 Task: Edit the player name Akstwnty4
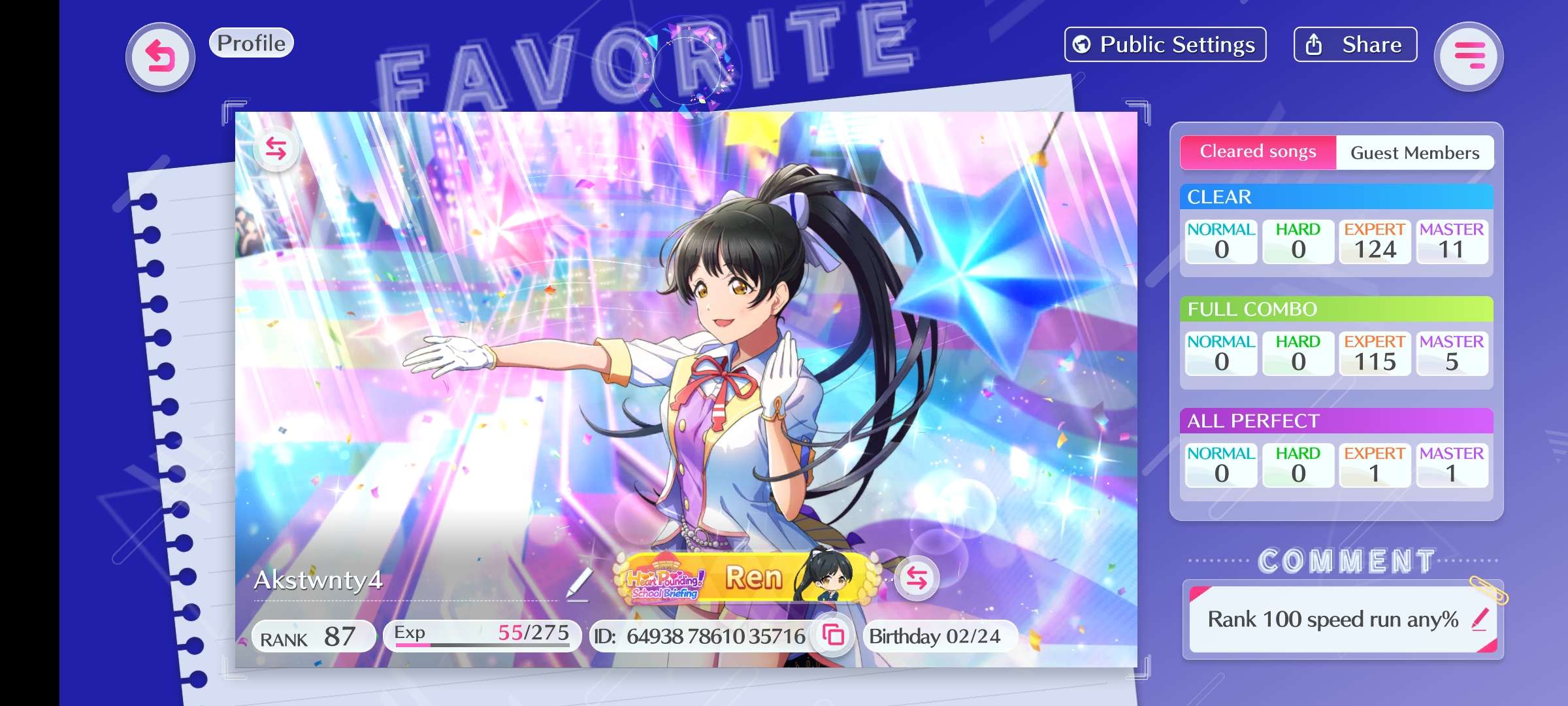(579, 583)
